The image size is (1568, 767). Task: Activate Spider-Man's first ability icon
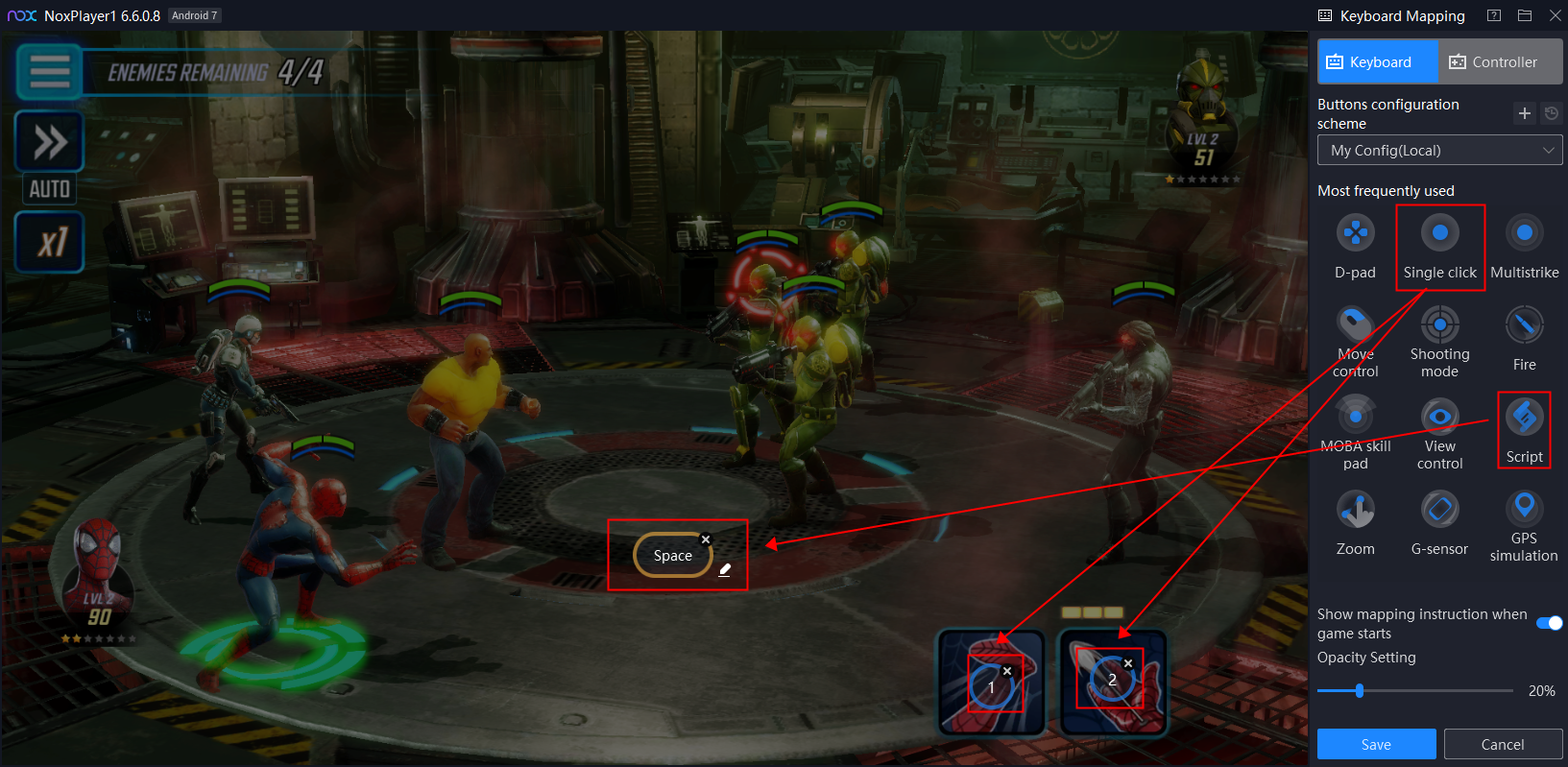(x=991, y=683)
